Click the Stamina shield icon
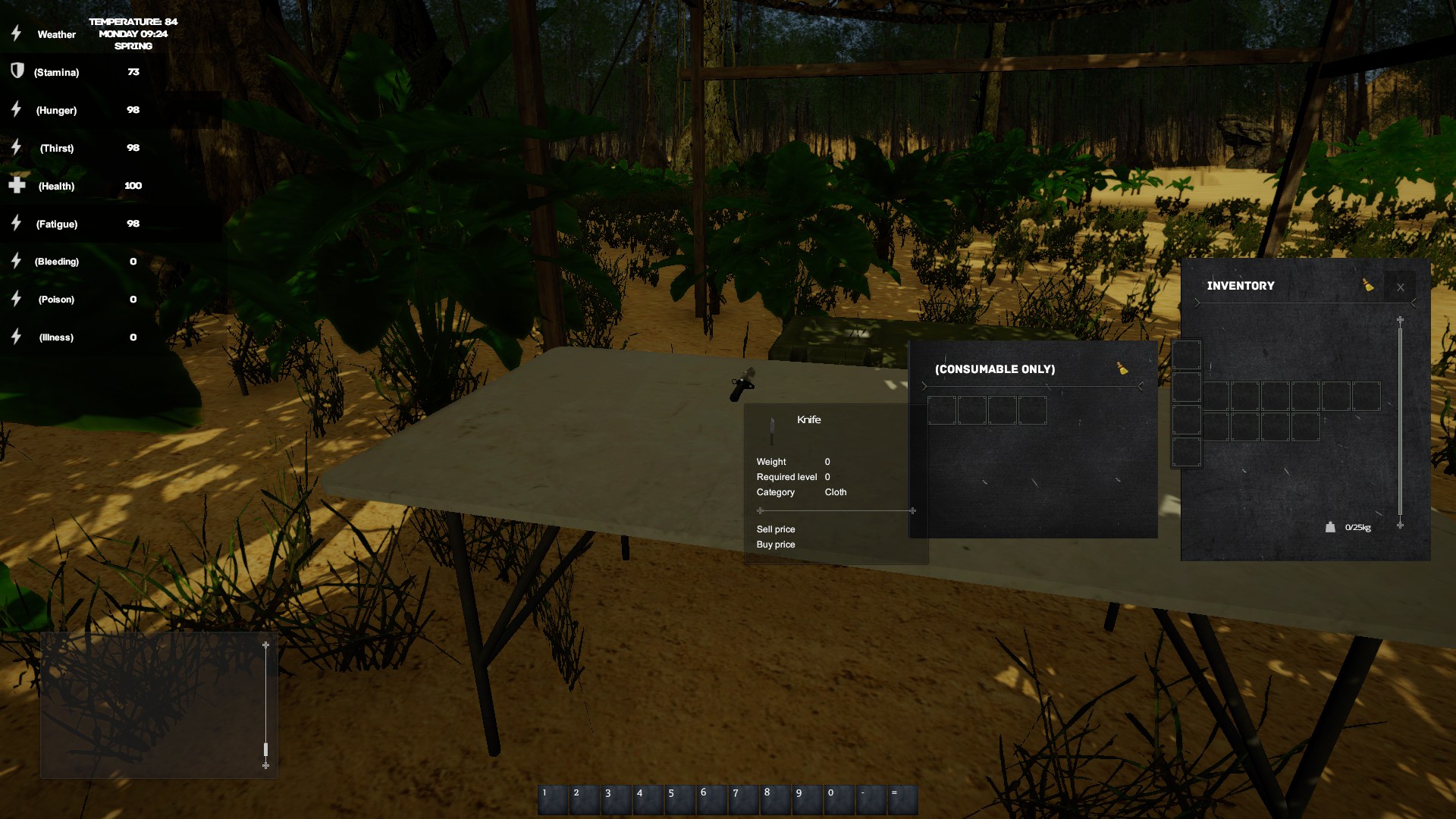The width and height of the screenshot is (1456, 819). point(15,72)
